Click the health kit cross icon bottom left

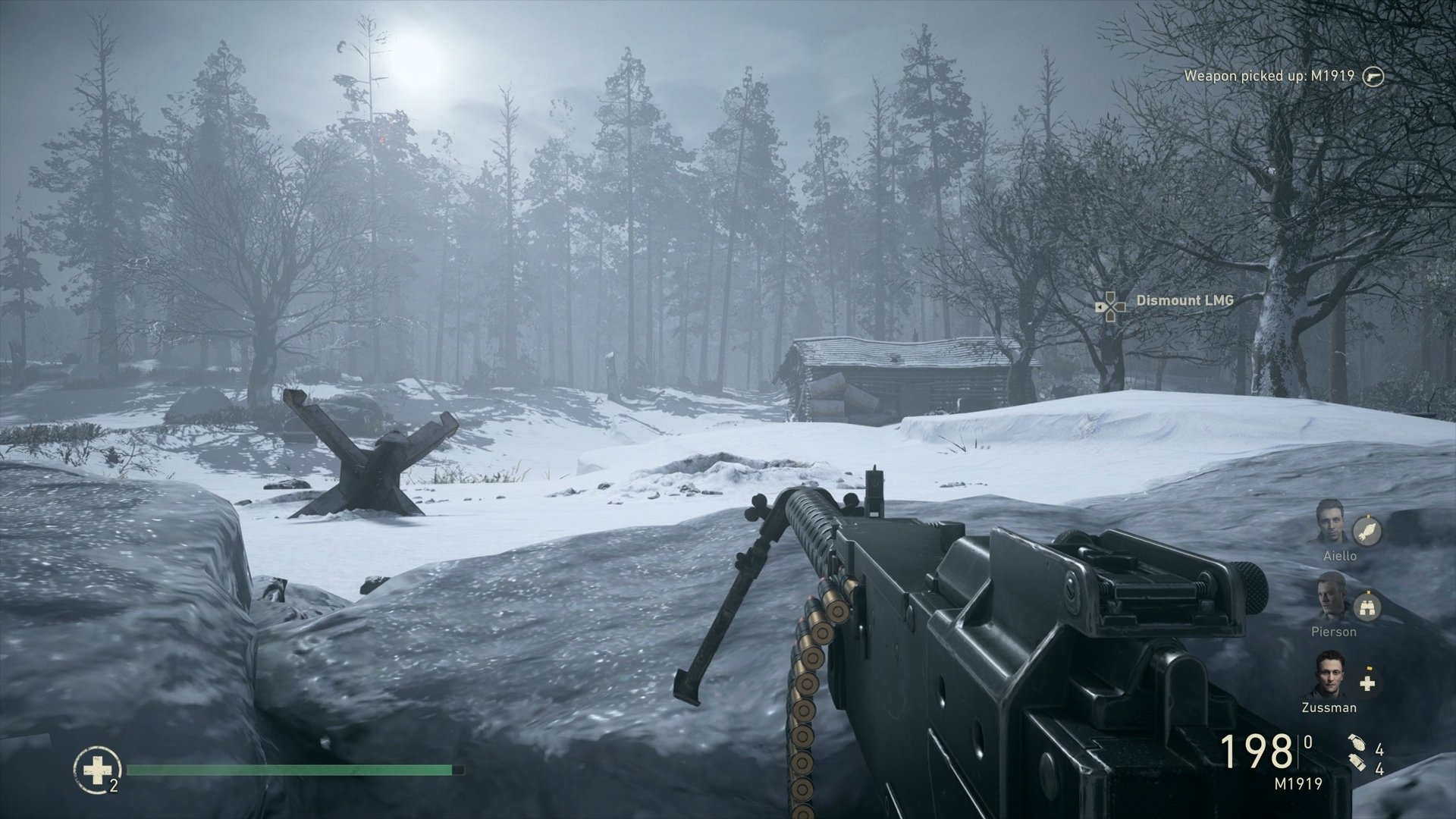(98, 770)
